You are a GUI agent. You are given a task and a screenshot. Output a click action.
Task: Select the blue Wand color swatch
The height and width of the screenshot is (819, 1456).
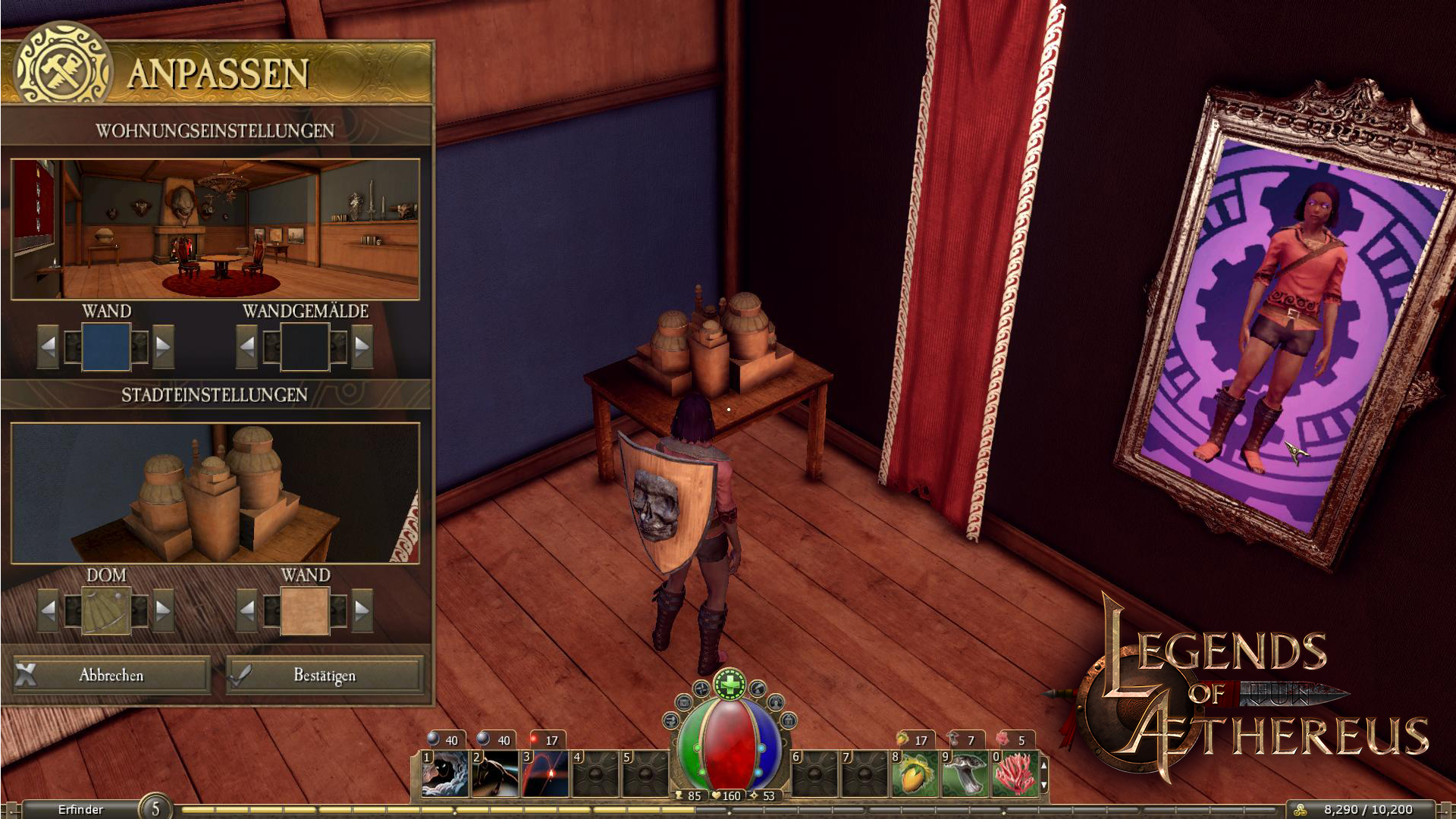(x=106, y=347)
